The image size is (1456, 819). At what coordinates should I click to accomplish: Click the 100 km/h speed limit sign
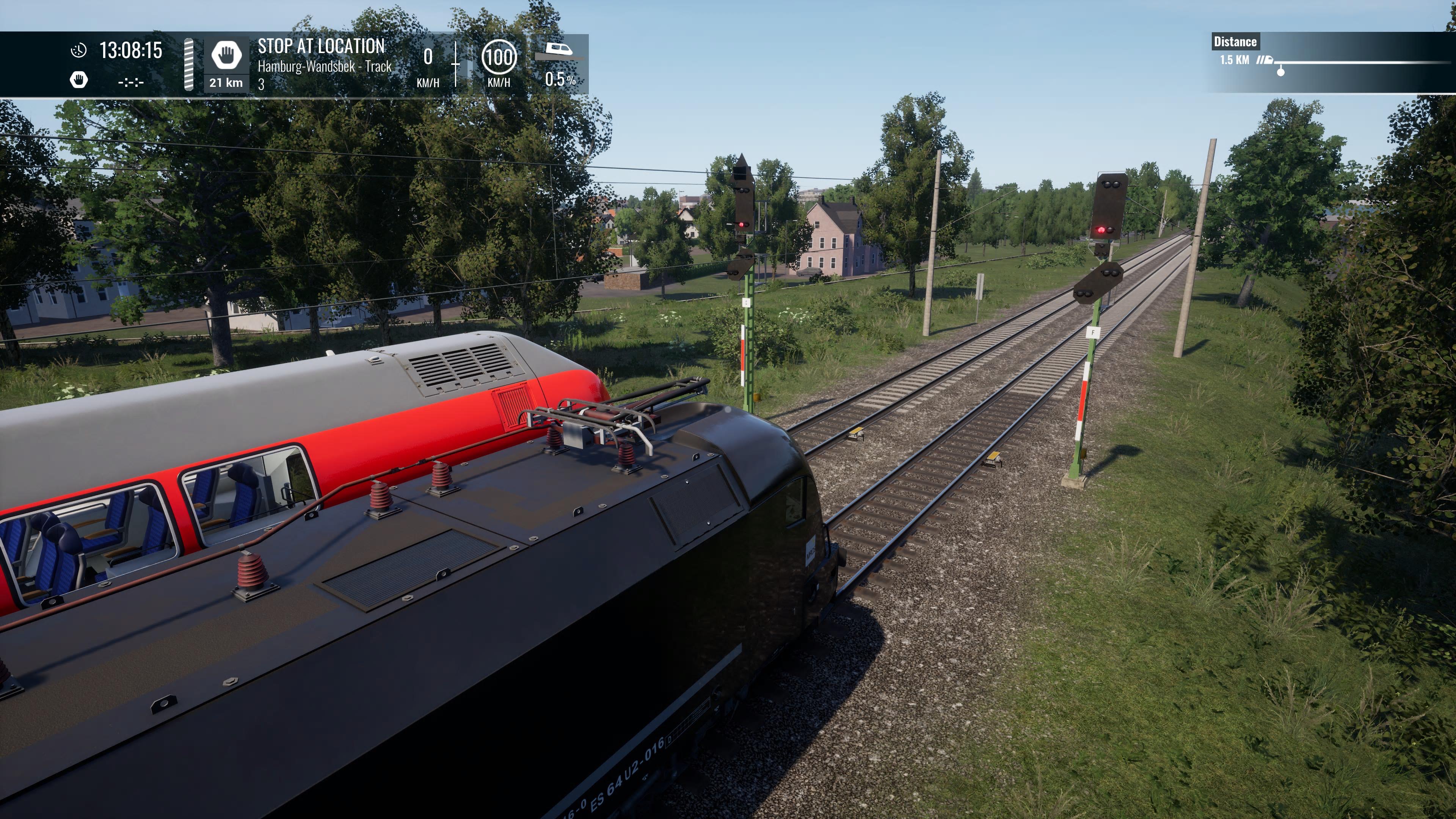(499, 57)
